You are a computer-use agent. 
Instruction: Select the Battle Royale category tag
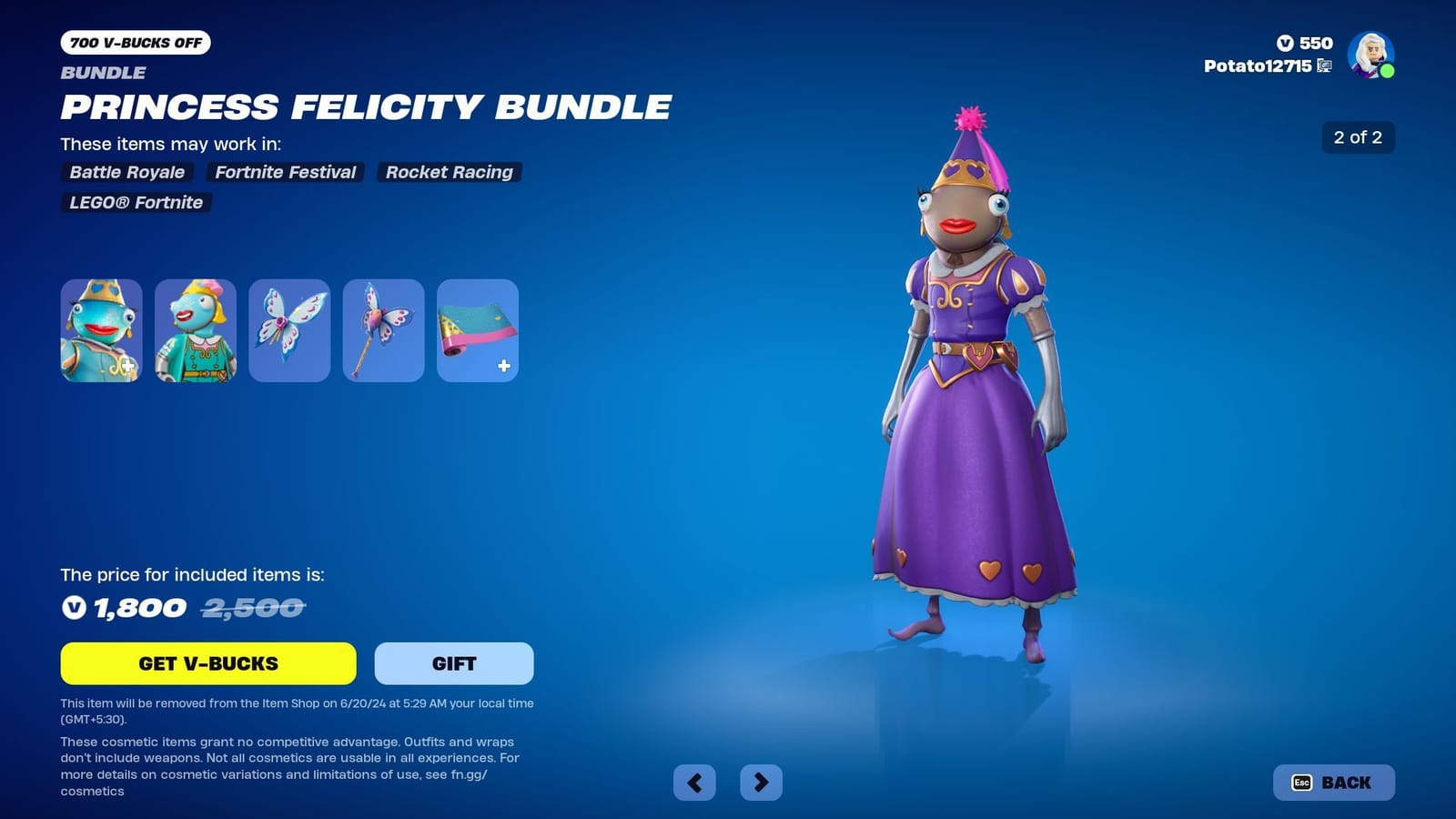pos(126,172)
